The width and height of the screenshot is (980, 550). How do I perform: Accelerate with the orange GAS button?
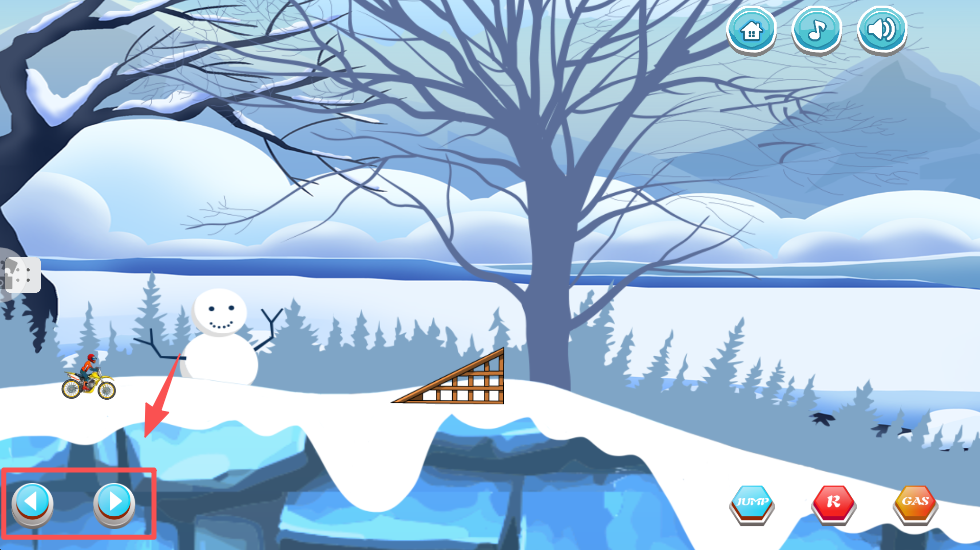point(914,502)
